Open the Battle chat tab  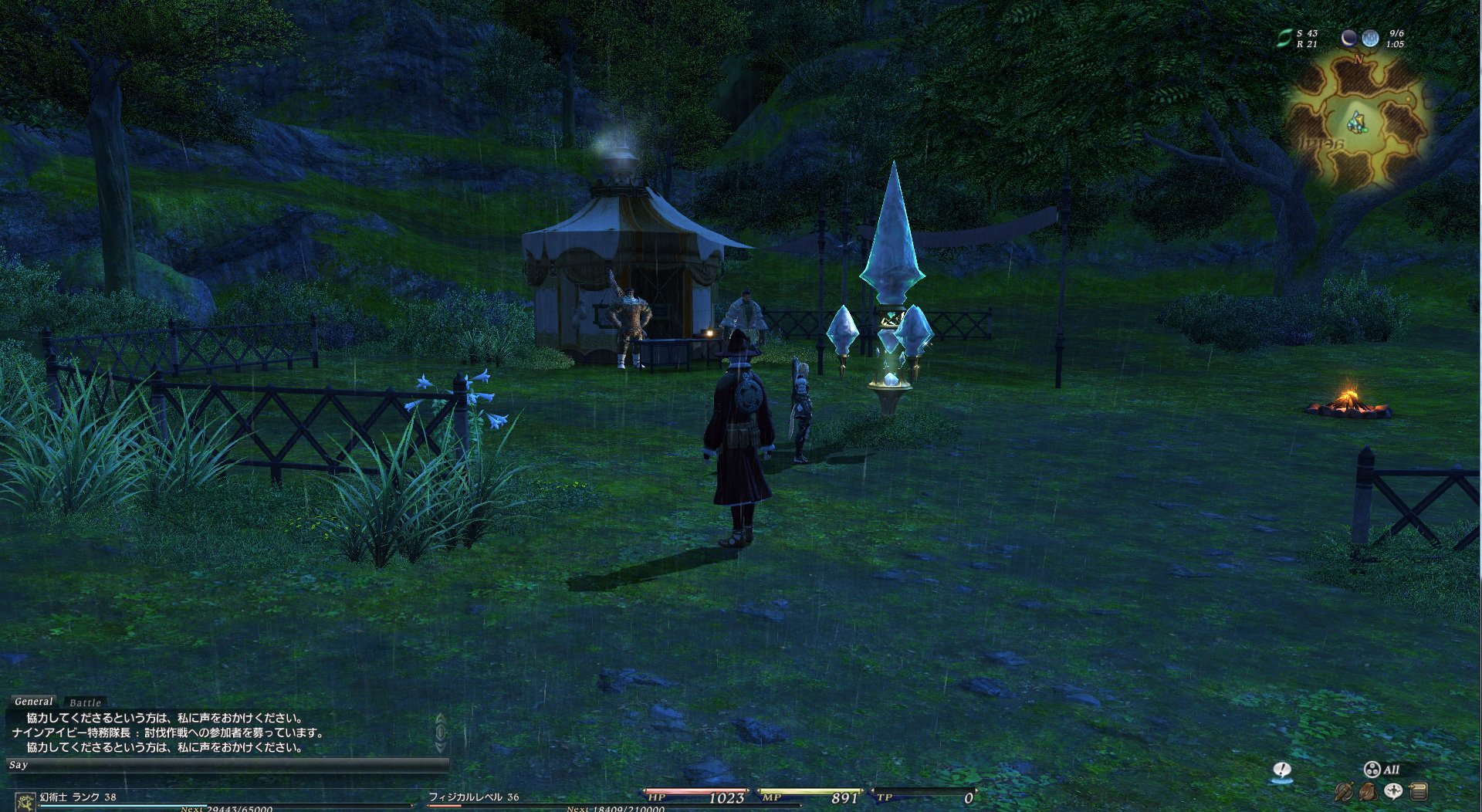(85, 702)
